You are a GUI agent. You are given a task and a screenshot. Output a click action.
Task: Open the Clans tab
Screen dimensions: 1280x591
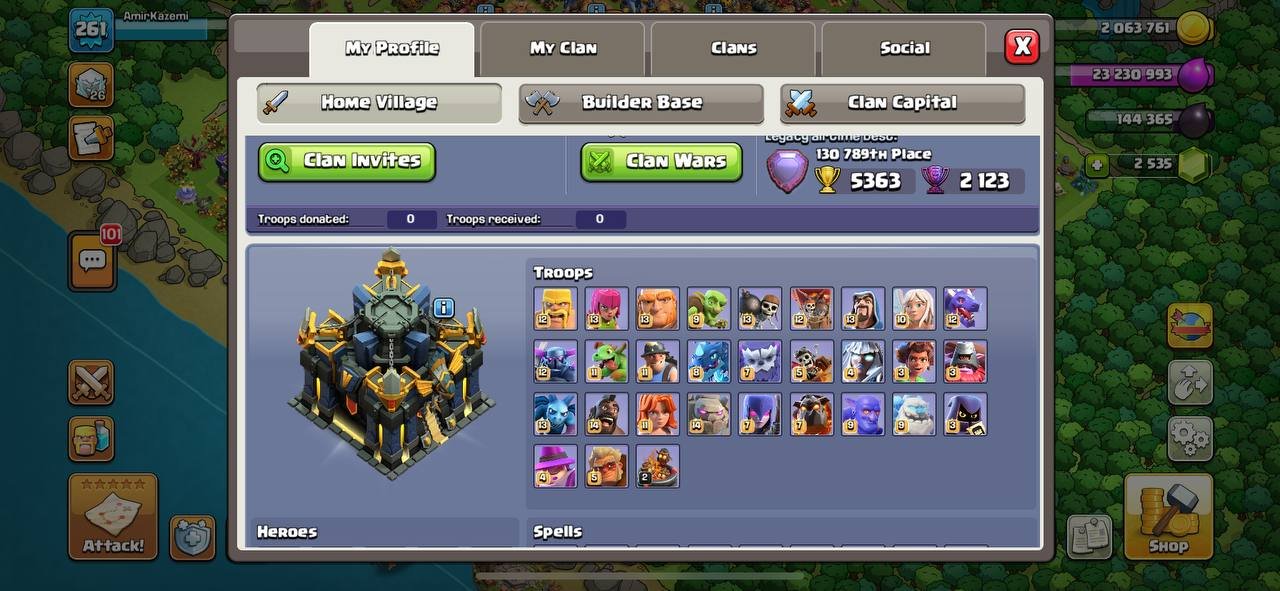[x=733, y=48]
